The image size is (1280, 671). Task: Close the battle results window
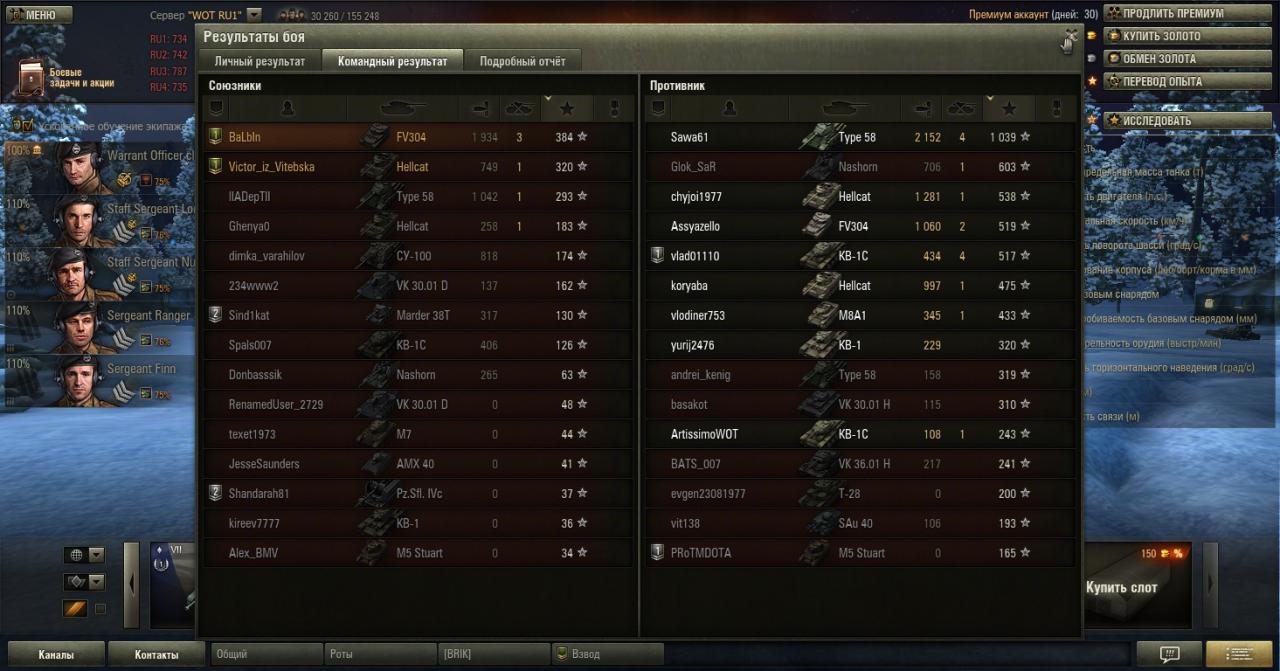(x=1071, y=39)
